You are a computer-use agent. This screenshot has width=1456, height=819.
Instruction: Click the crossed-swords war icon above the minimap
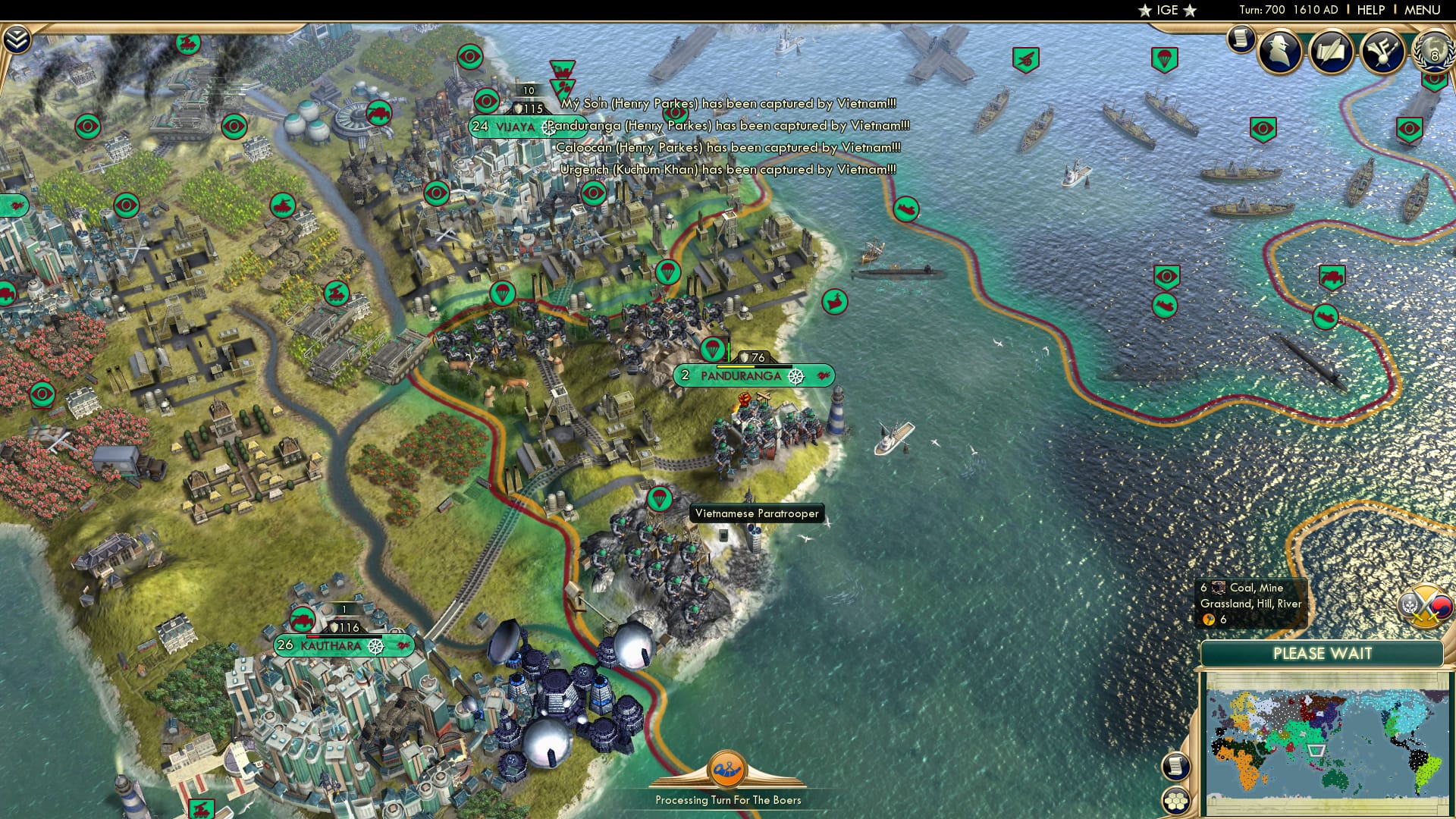point(1427,607)
